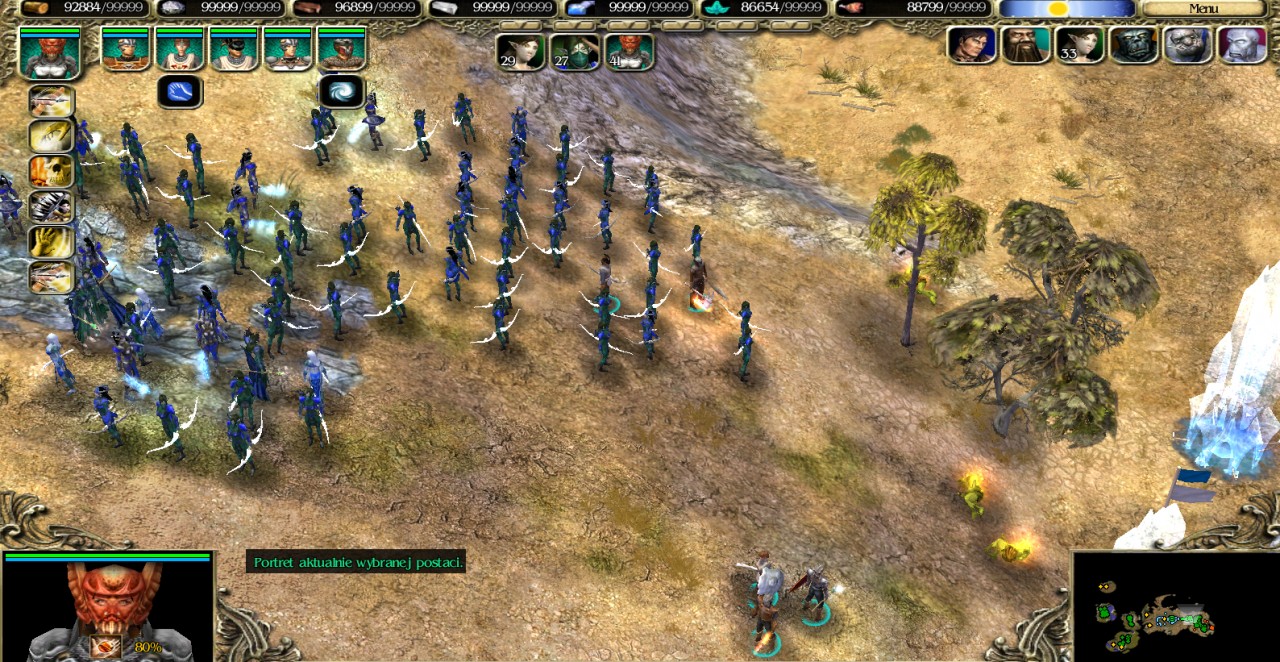Select the group portrait numbered 29

pyautogui.click(x=521, y=52)
